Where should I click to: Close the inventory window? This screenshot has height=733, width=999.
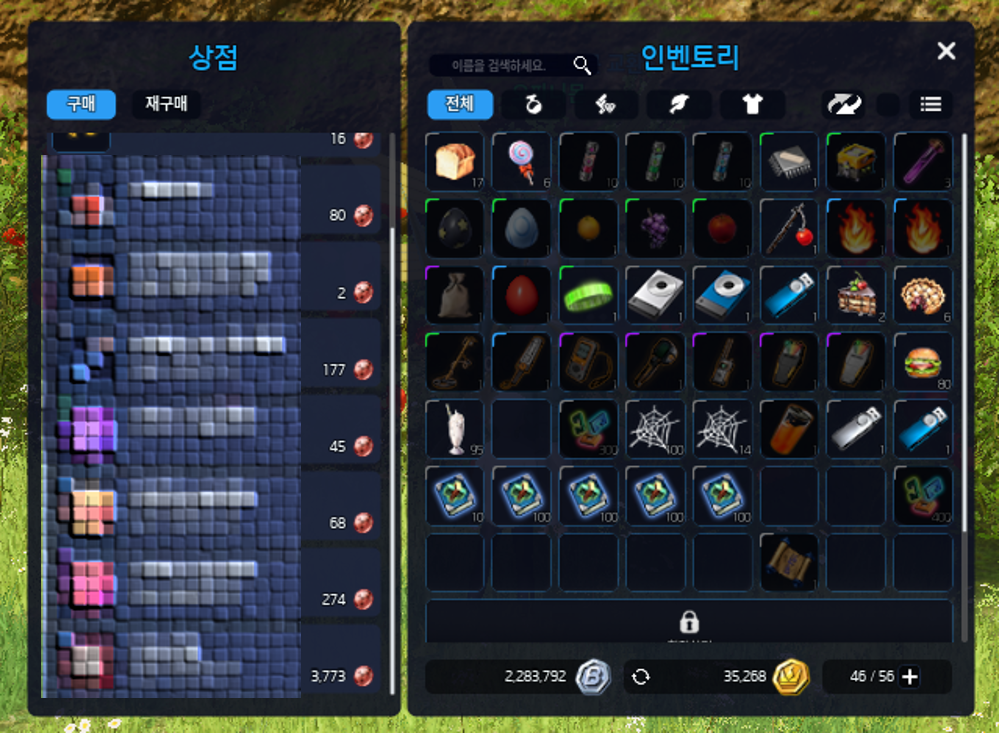[946, 52]
